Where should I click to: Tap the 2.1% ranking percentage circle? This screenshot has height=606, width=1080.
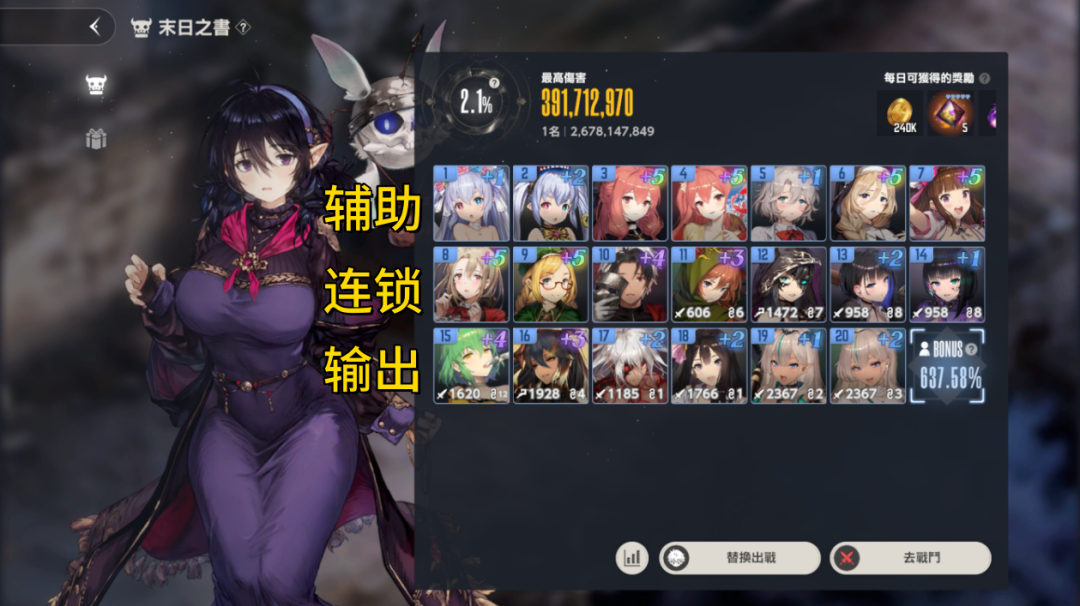coord(476,104)
